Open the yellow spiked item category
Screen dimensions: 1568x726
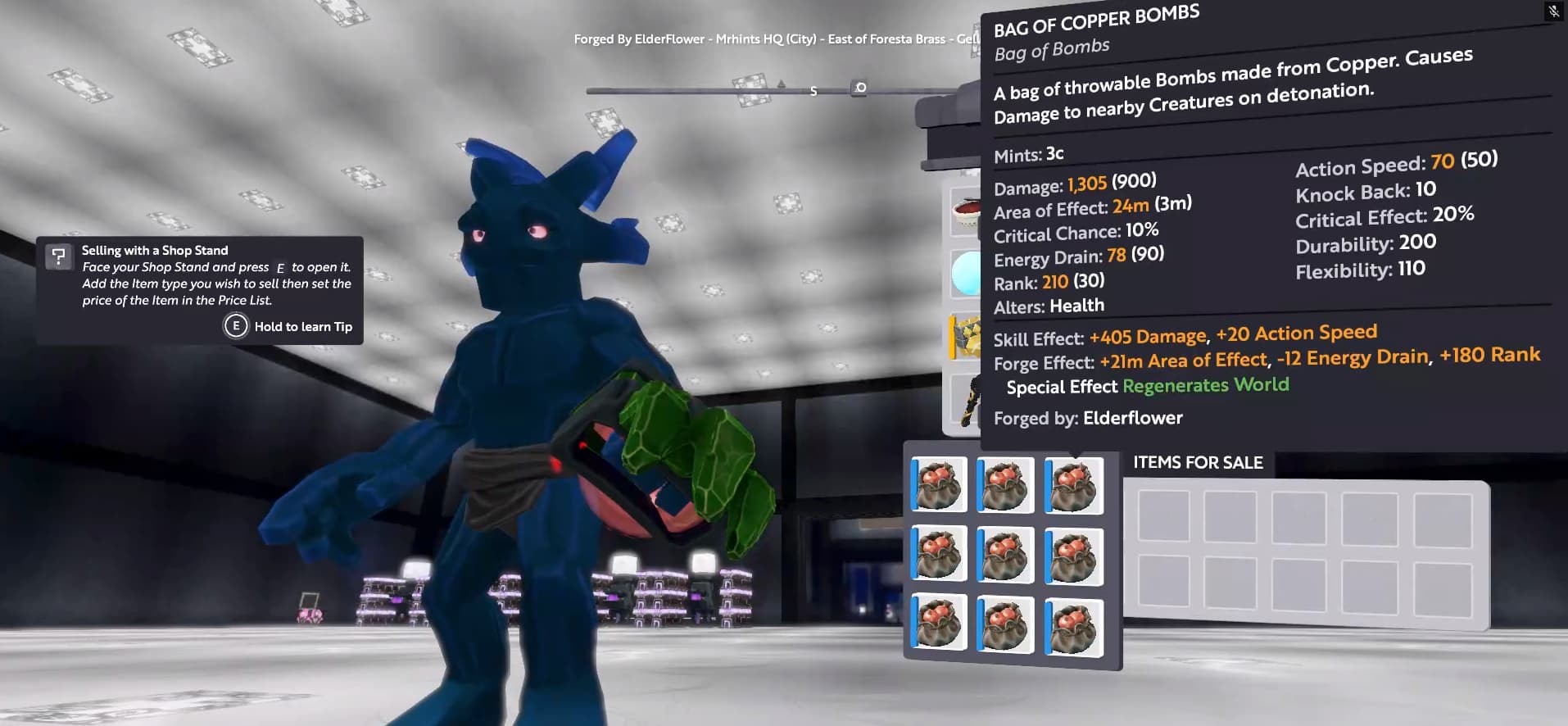(967, 336)
